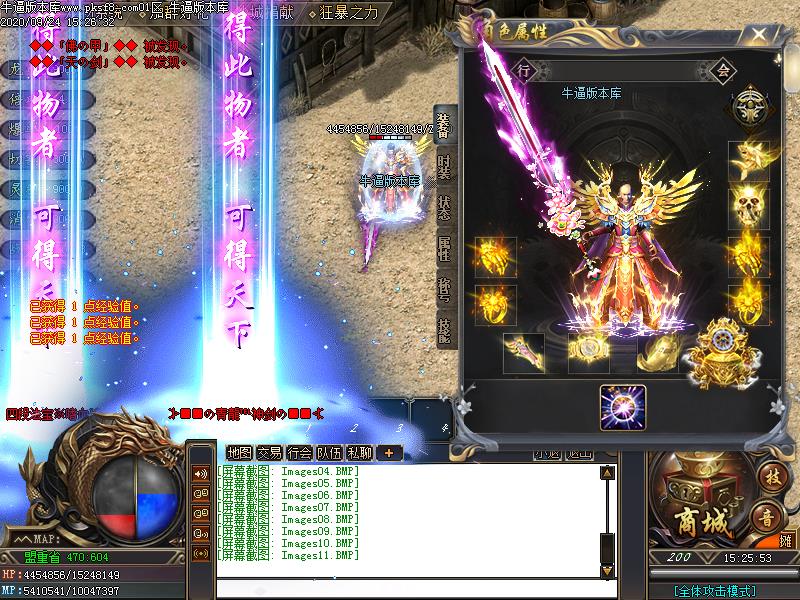
Task: Switch to the 交易 trade channel
Action: tap(270, 453)
